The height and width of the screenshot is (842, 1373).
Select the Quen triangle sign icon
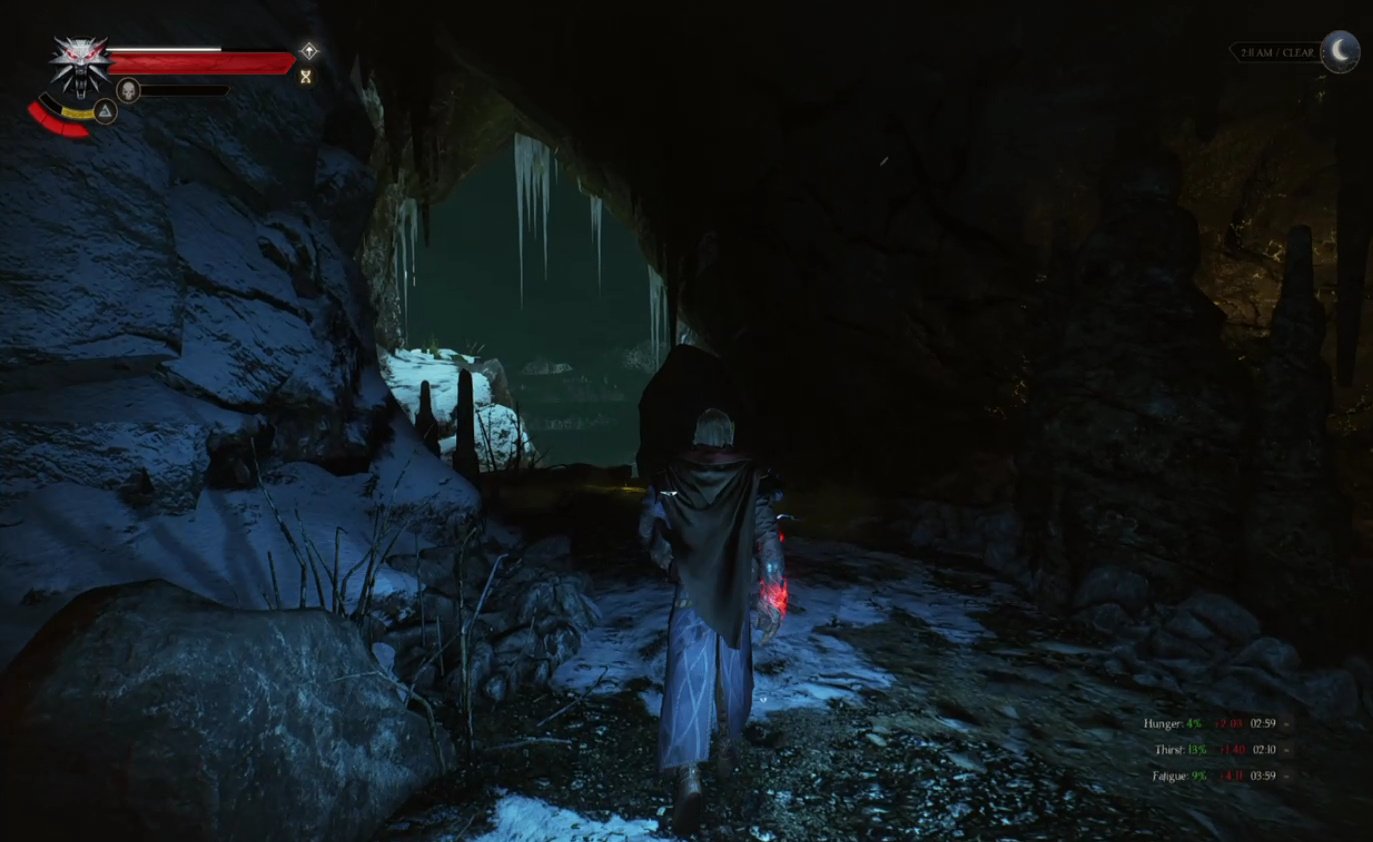click(x=105, y=110)
